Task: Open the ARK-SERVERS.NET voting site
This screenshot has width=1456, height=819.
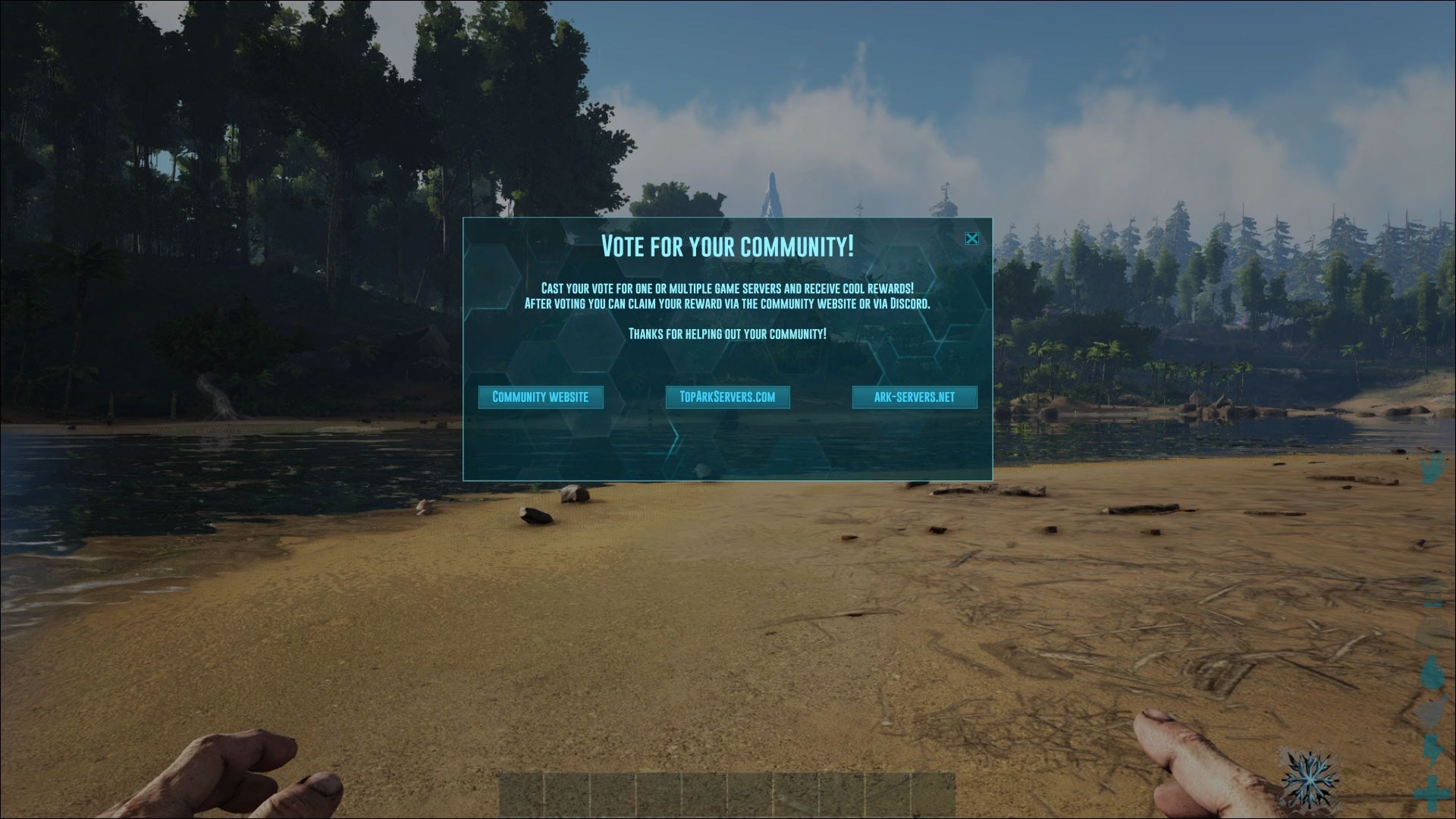Action: tap(915, 397)
